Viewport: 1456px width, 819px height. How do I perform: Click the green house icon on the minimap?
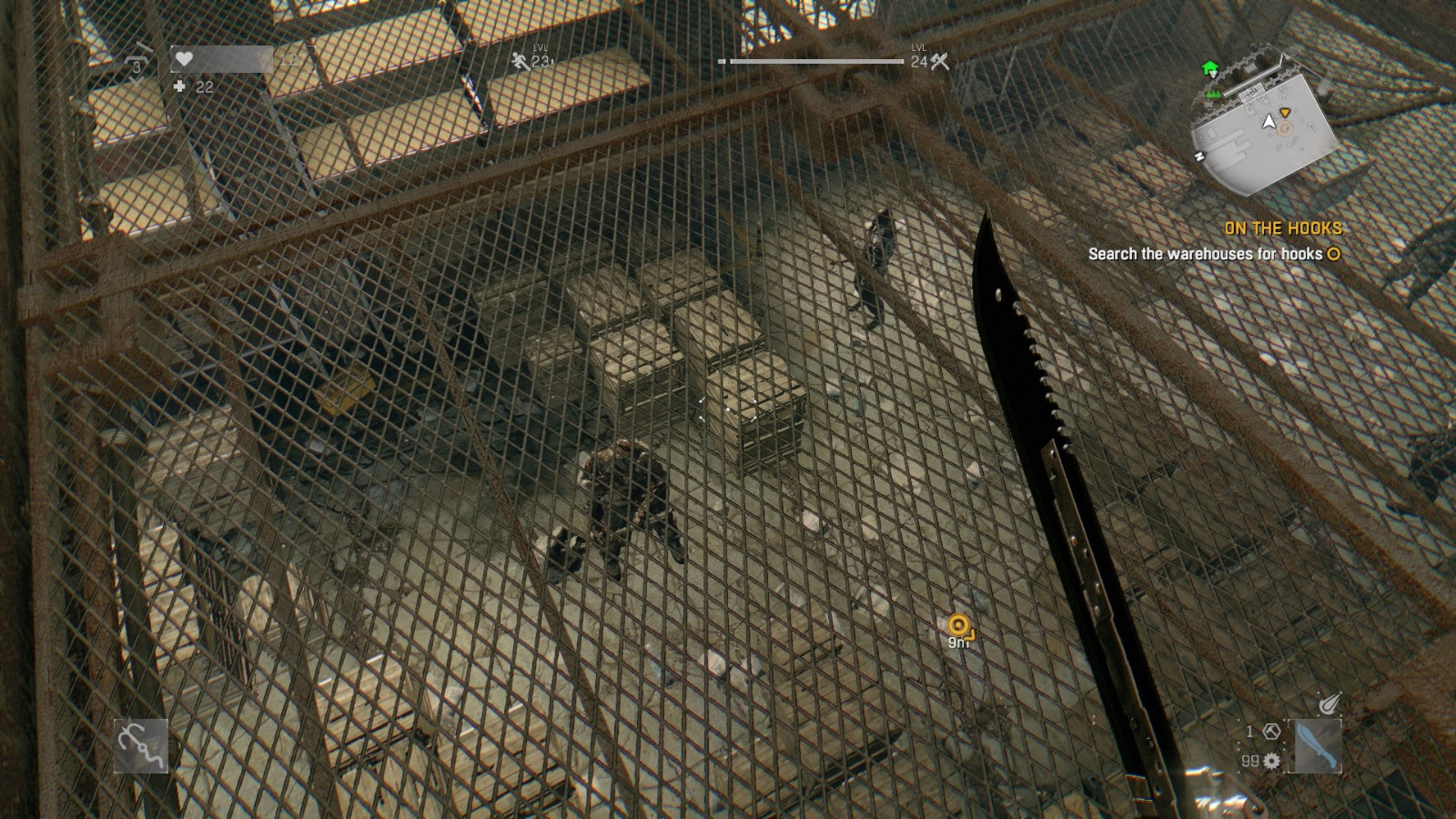[x=1214, y=95]
